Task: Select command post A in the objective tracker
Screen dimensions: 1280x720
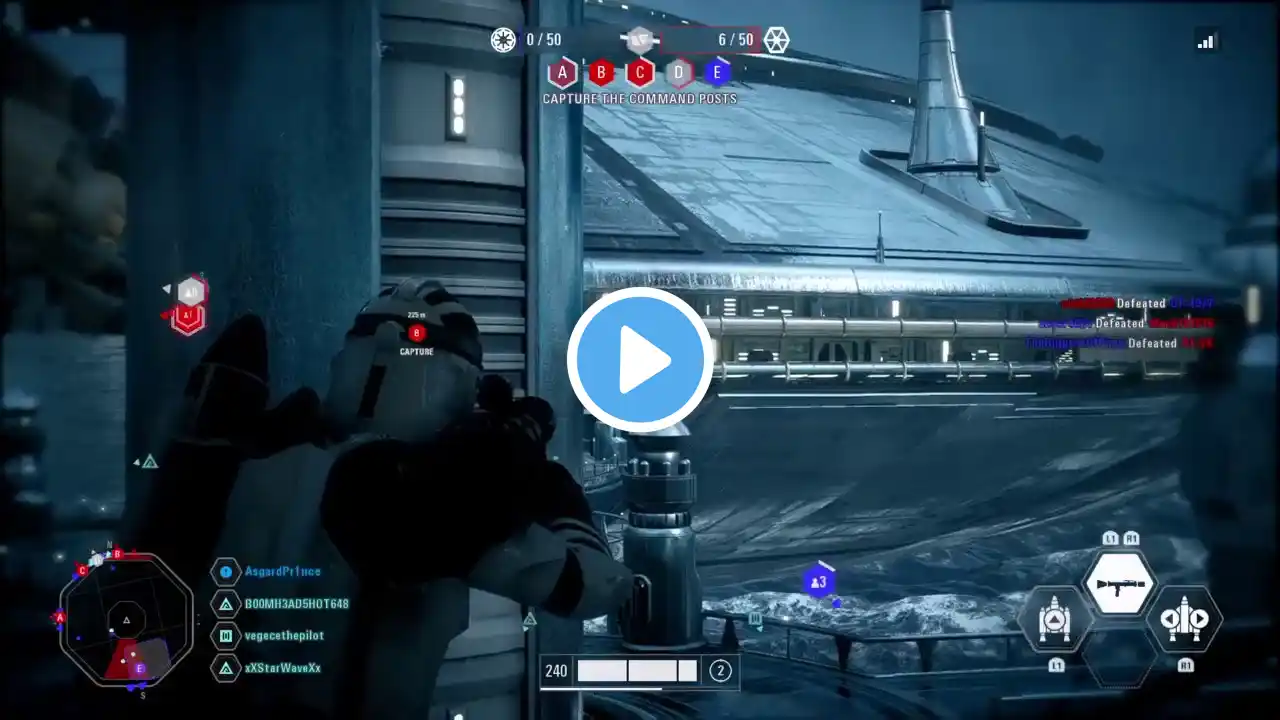Action: click(x=563, y=72)
